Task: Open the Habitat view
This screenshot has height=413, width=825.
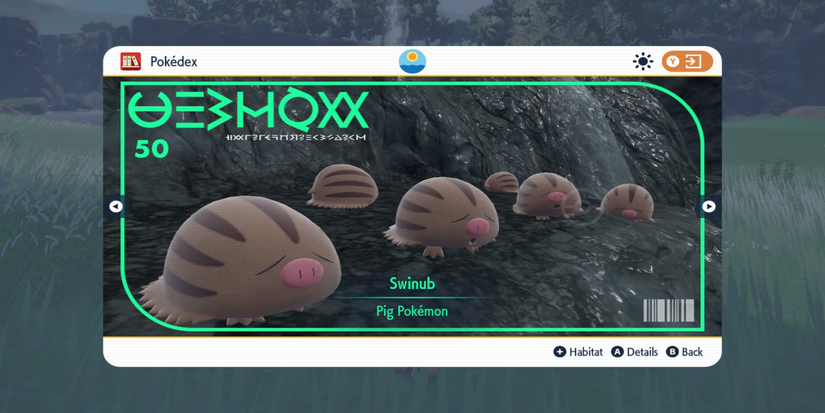Action: coord(578,352)
